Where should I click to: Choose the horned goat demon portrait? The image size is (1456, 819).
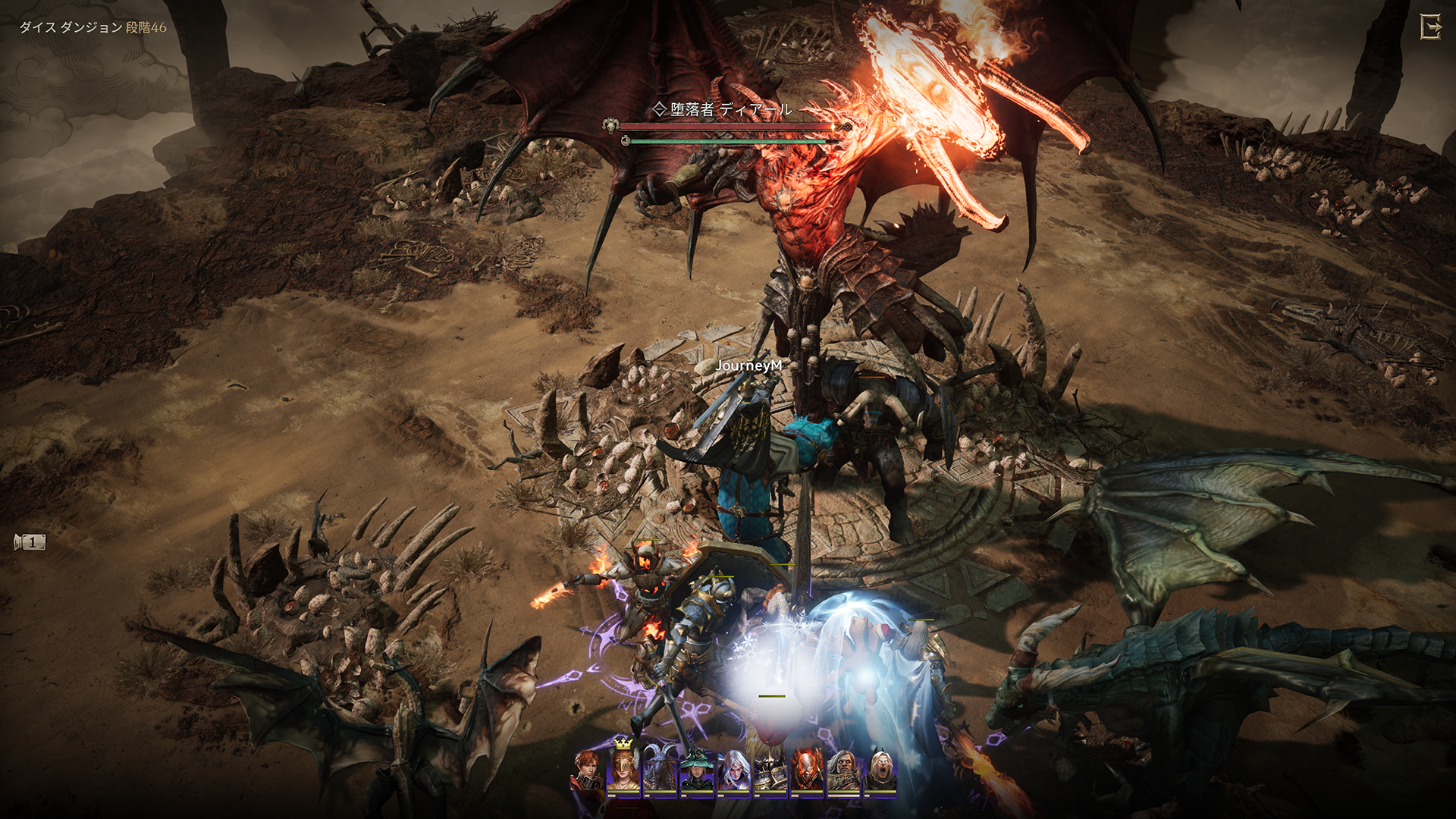tap(659, 770)
